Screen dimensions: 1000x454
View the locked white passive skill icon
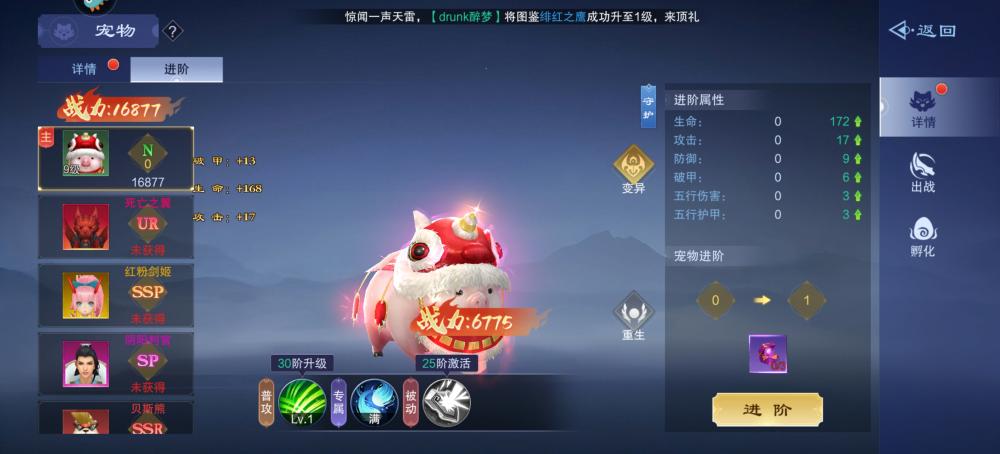click(x=446, y=403)
